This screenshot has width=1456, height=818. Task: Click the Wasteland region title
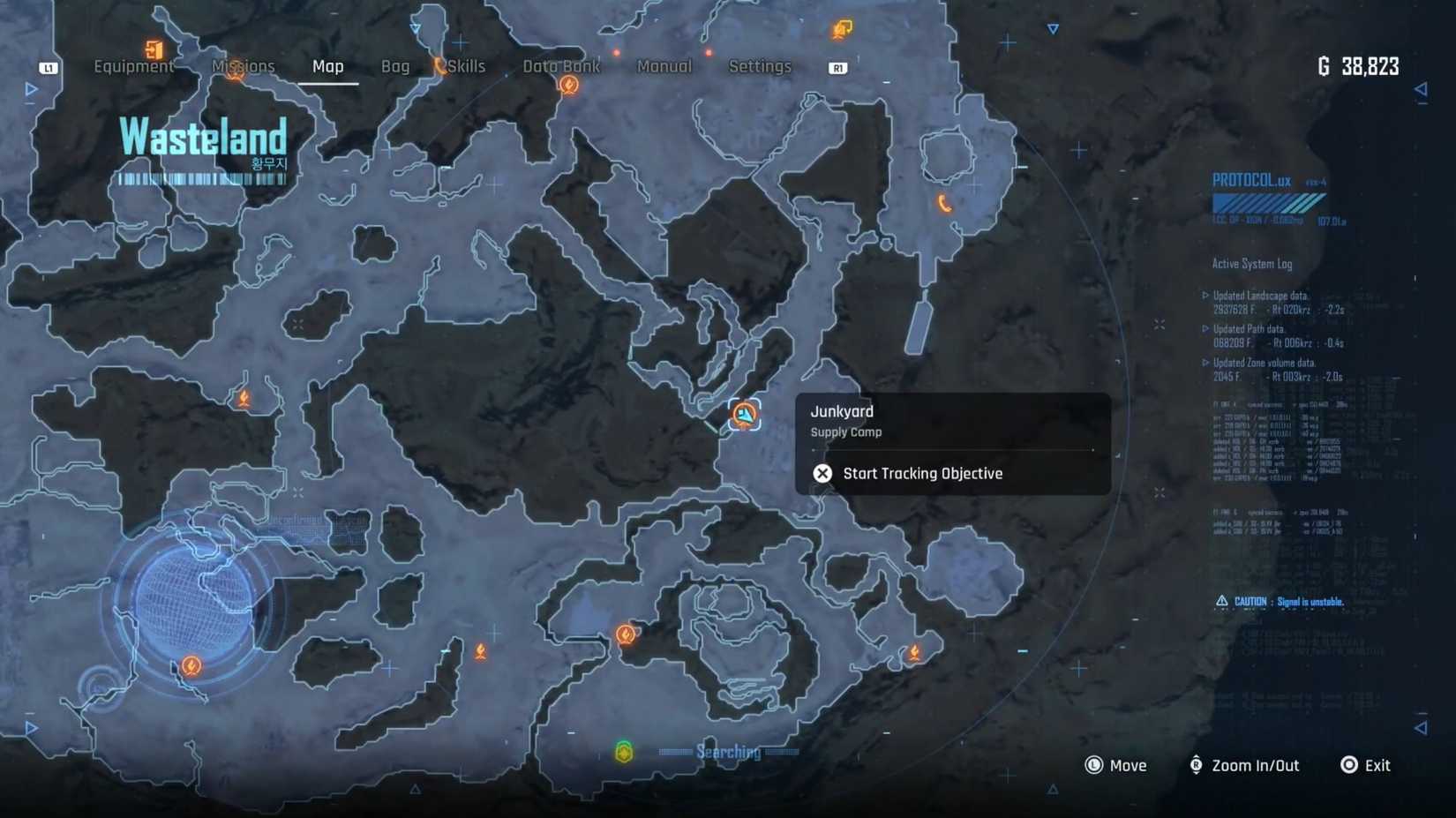pos(201,134)
